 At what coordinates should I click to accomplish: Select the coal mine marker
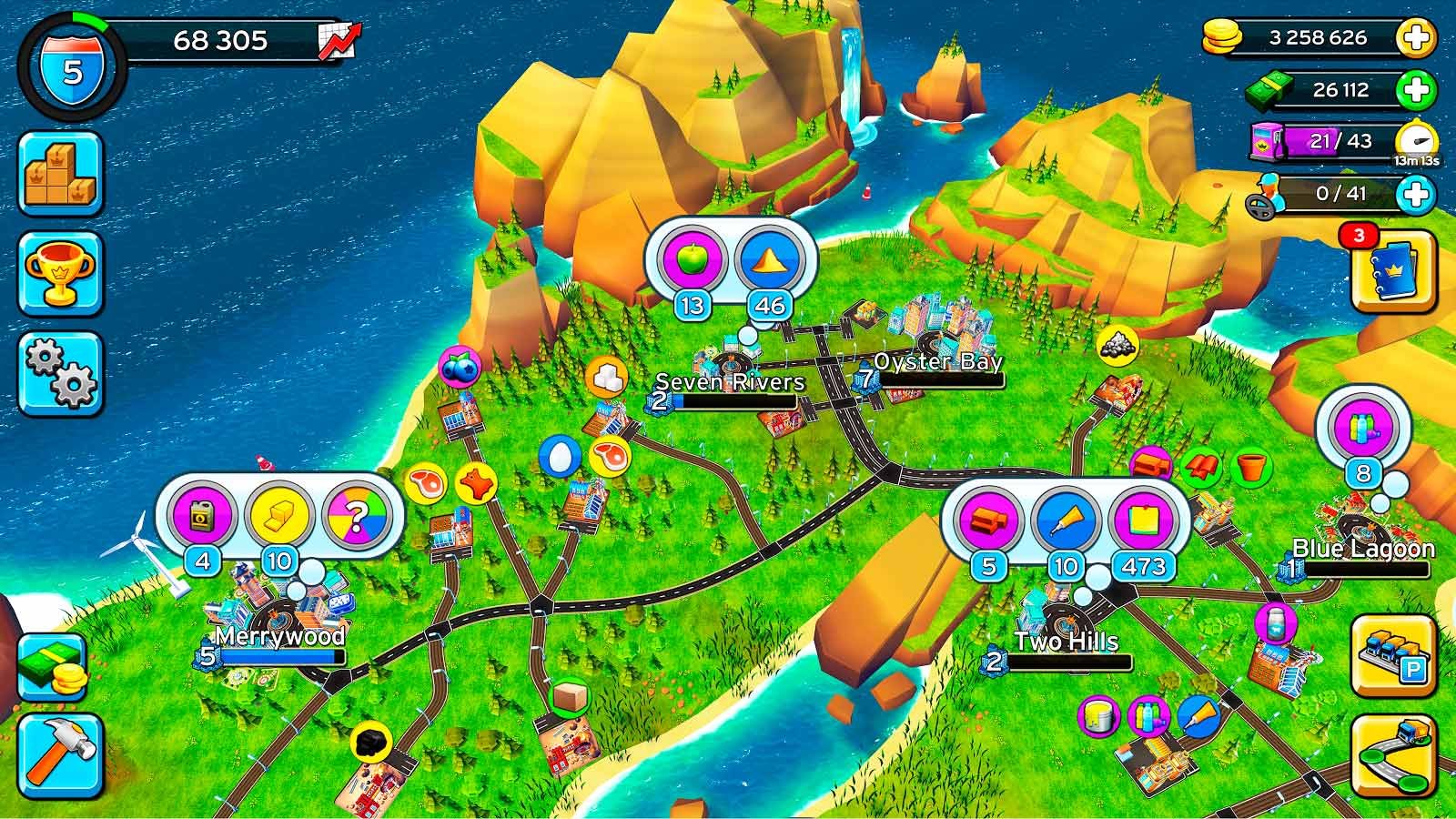pos(370,742)
